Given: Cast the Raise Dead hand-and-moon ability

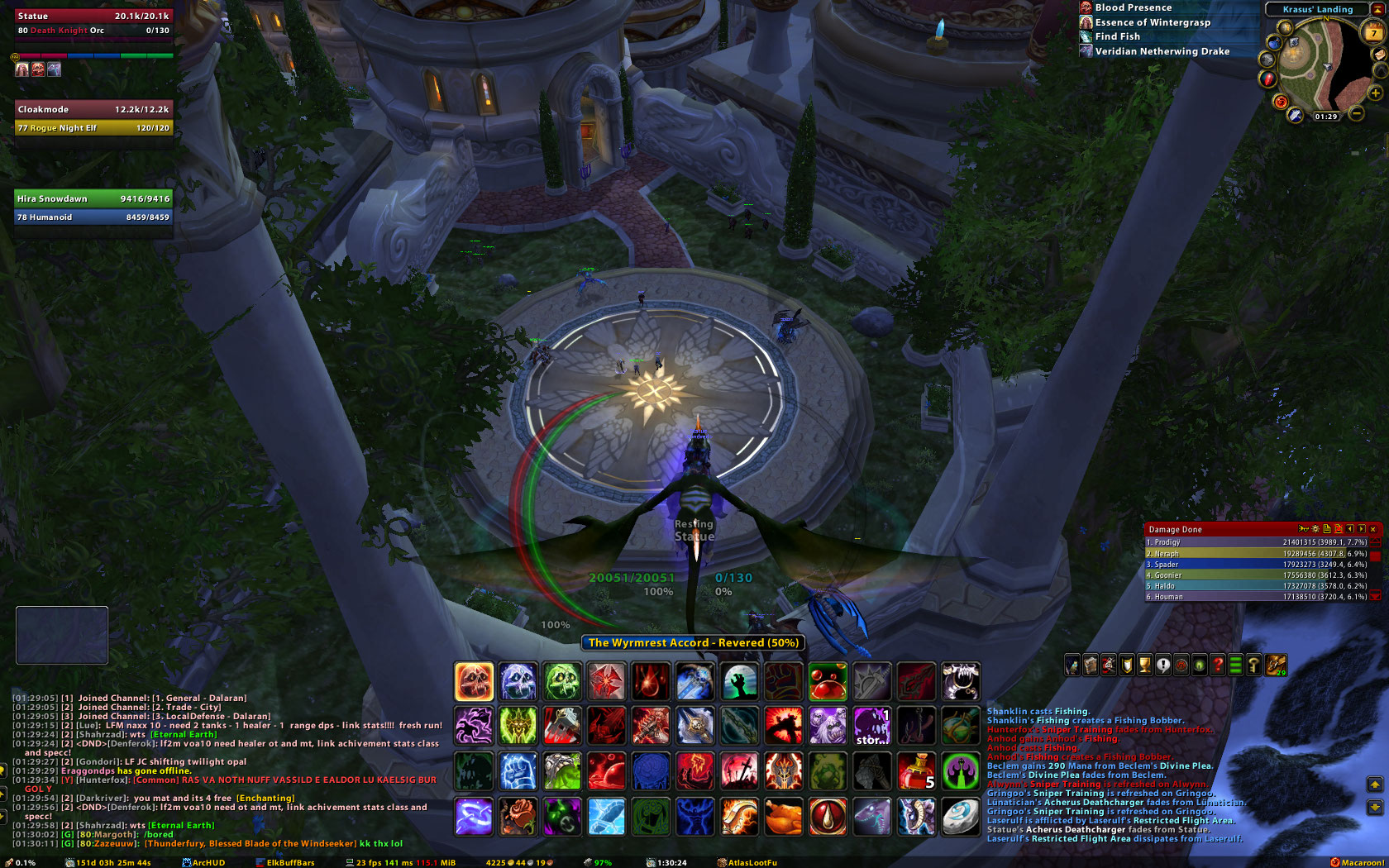Looking at the screenshot, I should (x=738, y=682).
